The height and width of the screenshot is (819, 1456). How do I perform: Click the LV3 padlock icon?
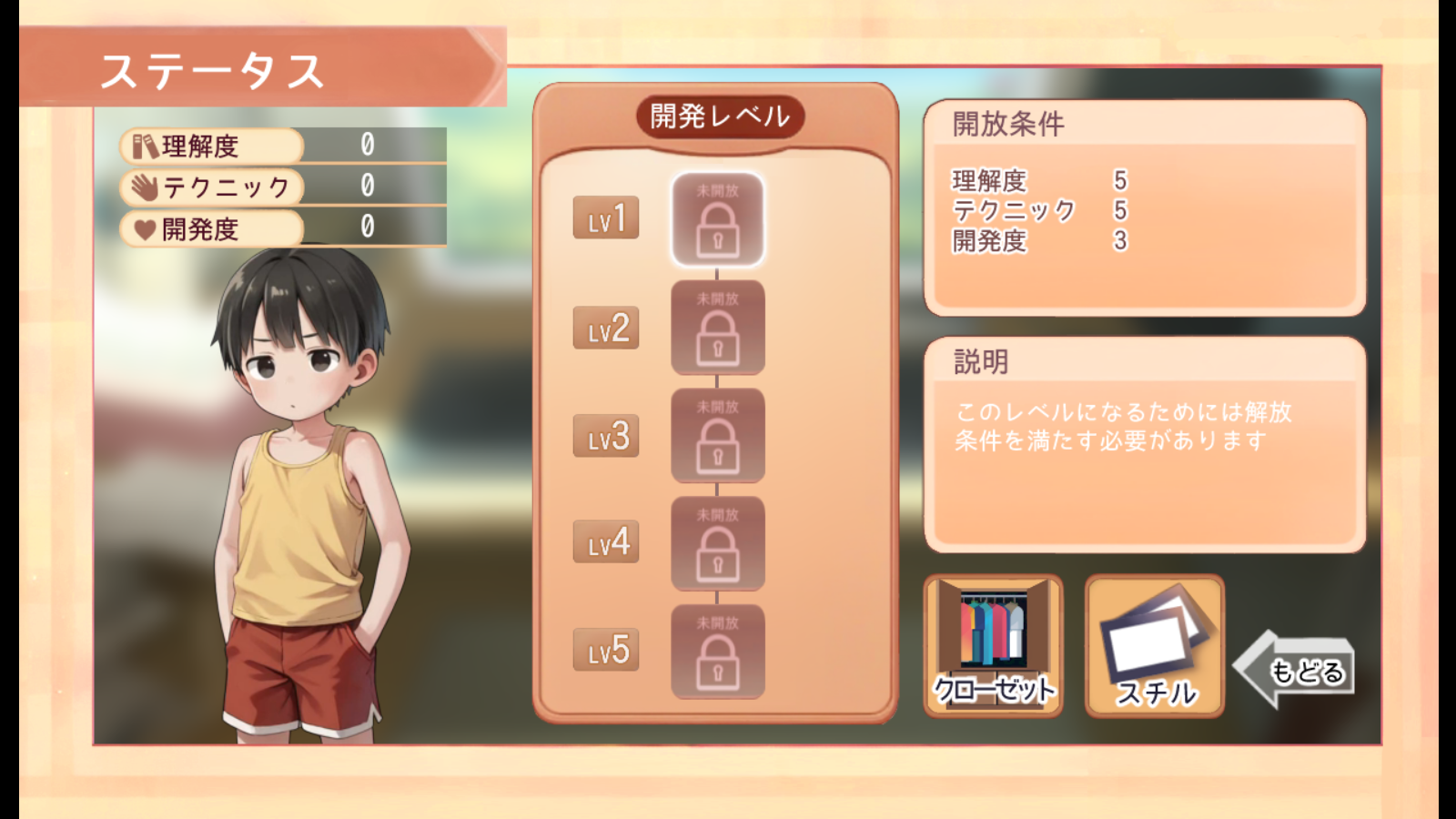click(x=718, y=438)
